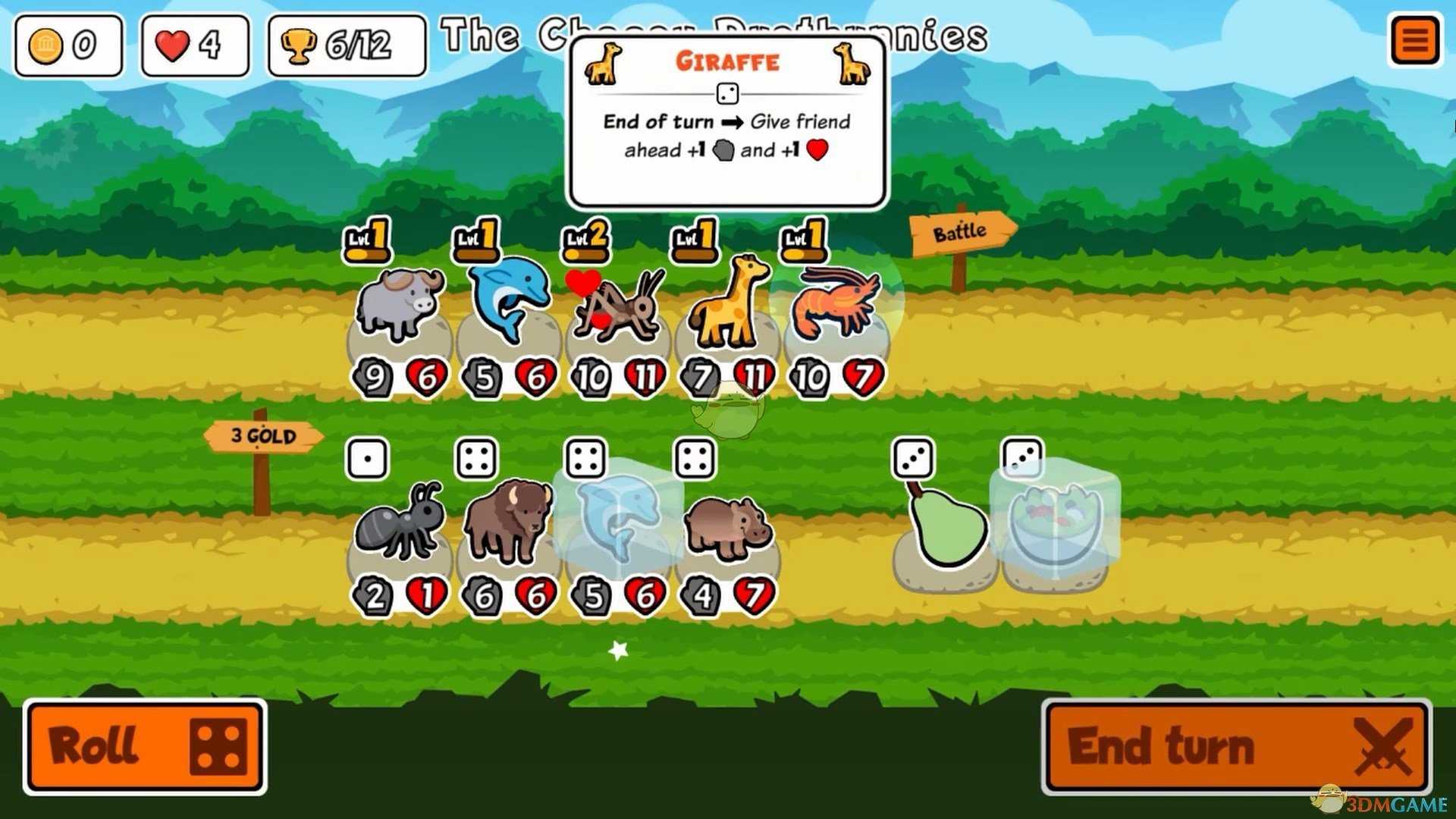Click the Battle signpost
This screenshot has width=1456, height=819.
point(960,230)
